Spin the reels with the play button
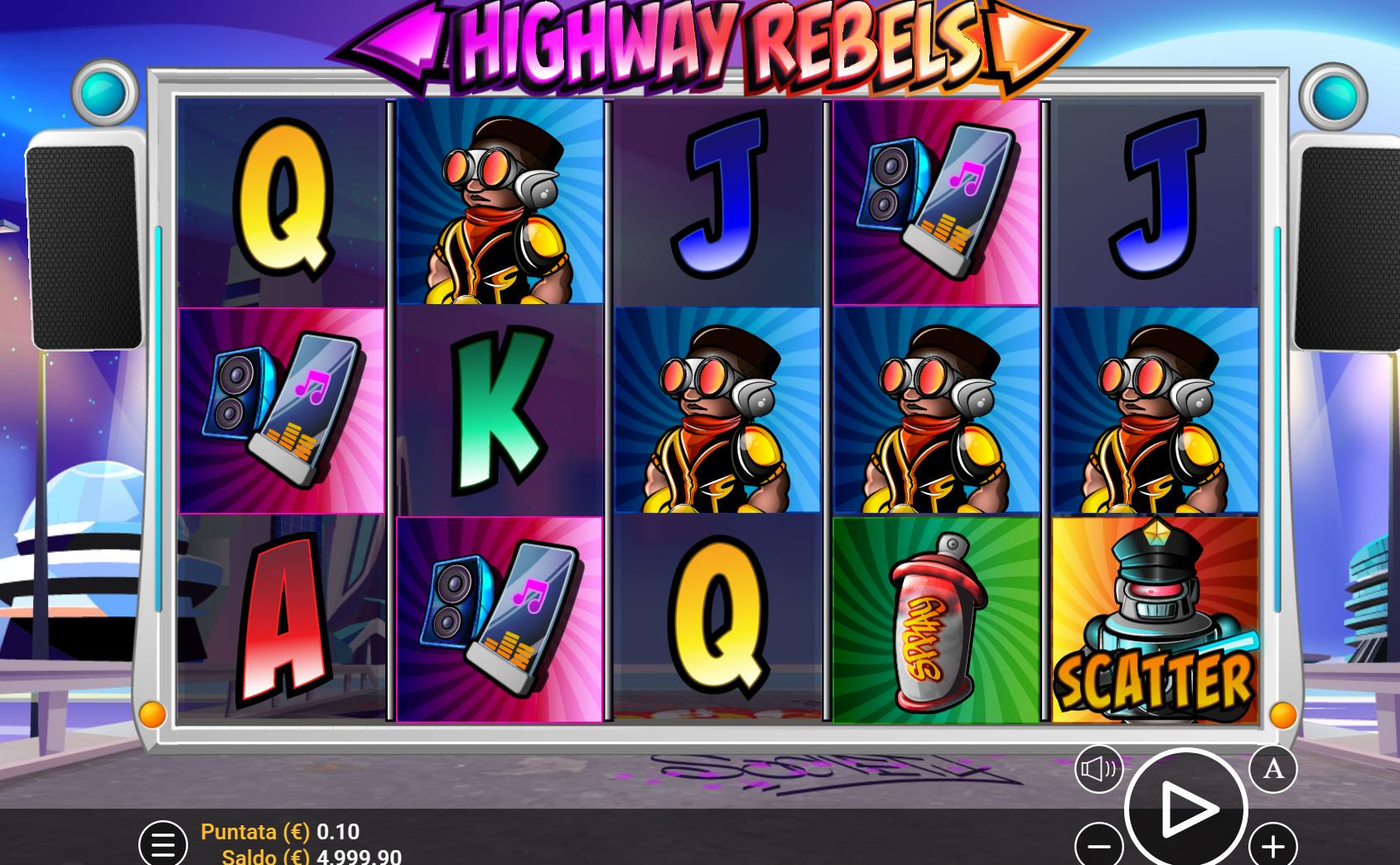This screenshot has height=865, width=1400. pyautogui.click(x=1185, y=808)
